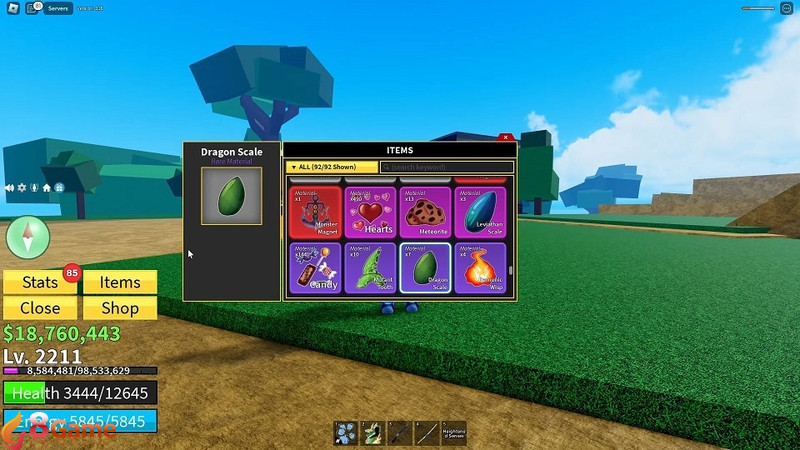Open the gear settings icon
This screenshot has width=800, height=450.
coord(22,187)
